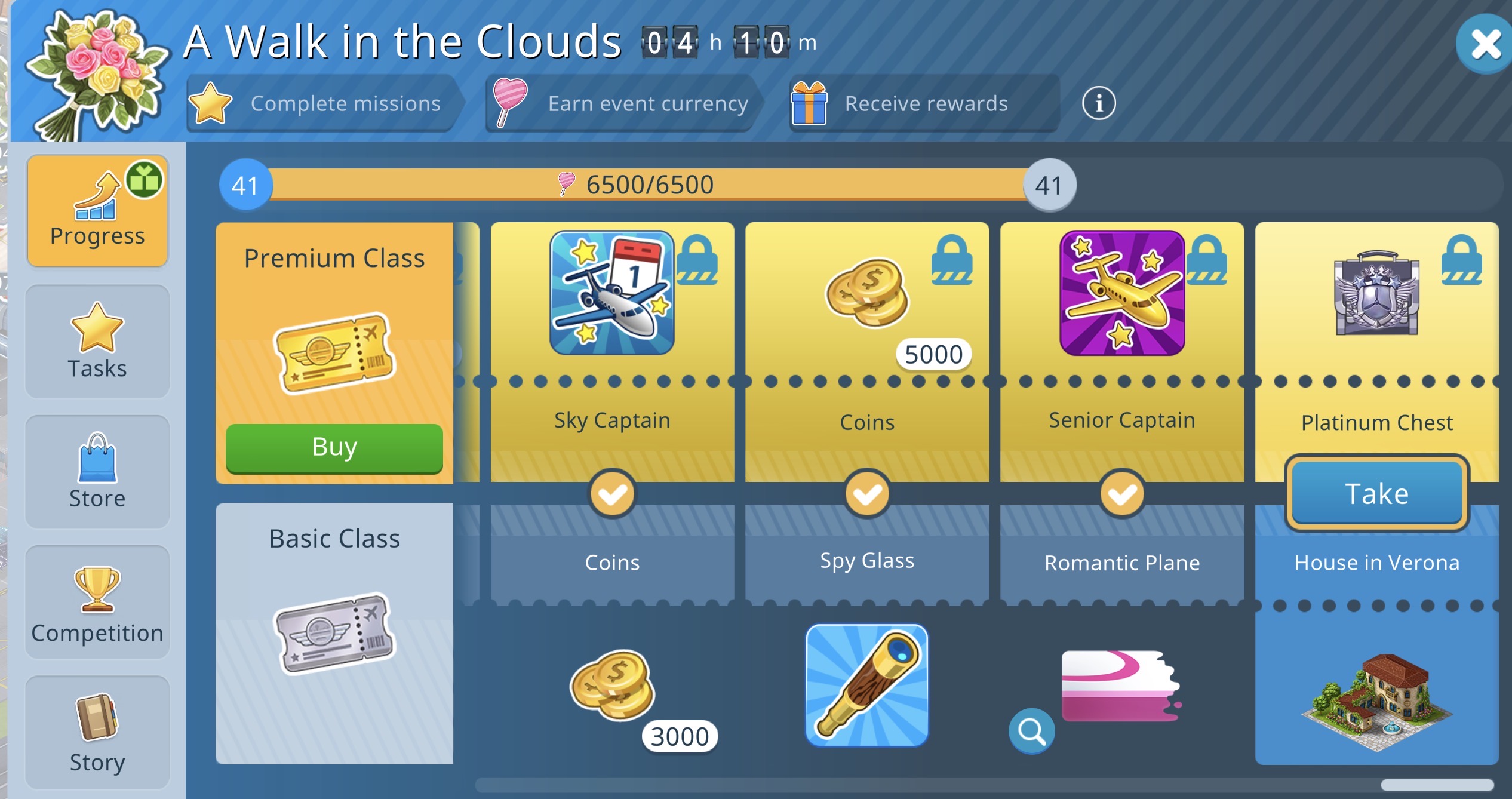Take the House in Verona reward
The image size is (1512, 799).
tap(1376, 494)
